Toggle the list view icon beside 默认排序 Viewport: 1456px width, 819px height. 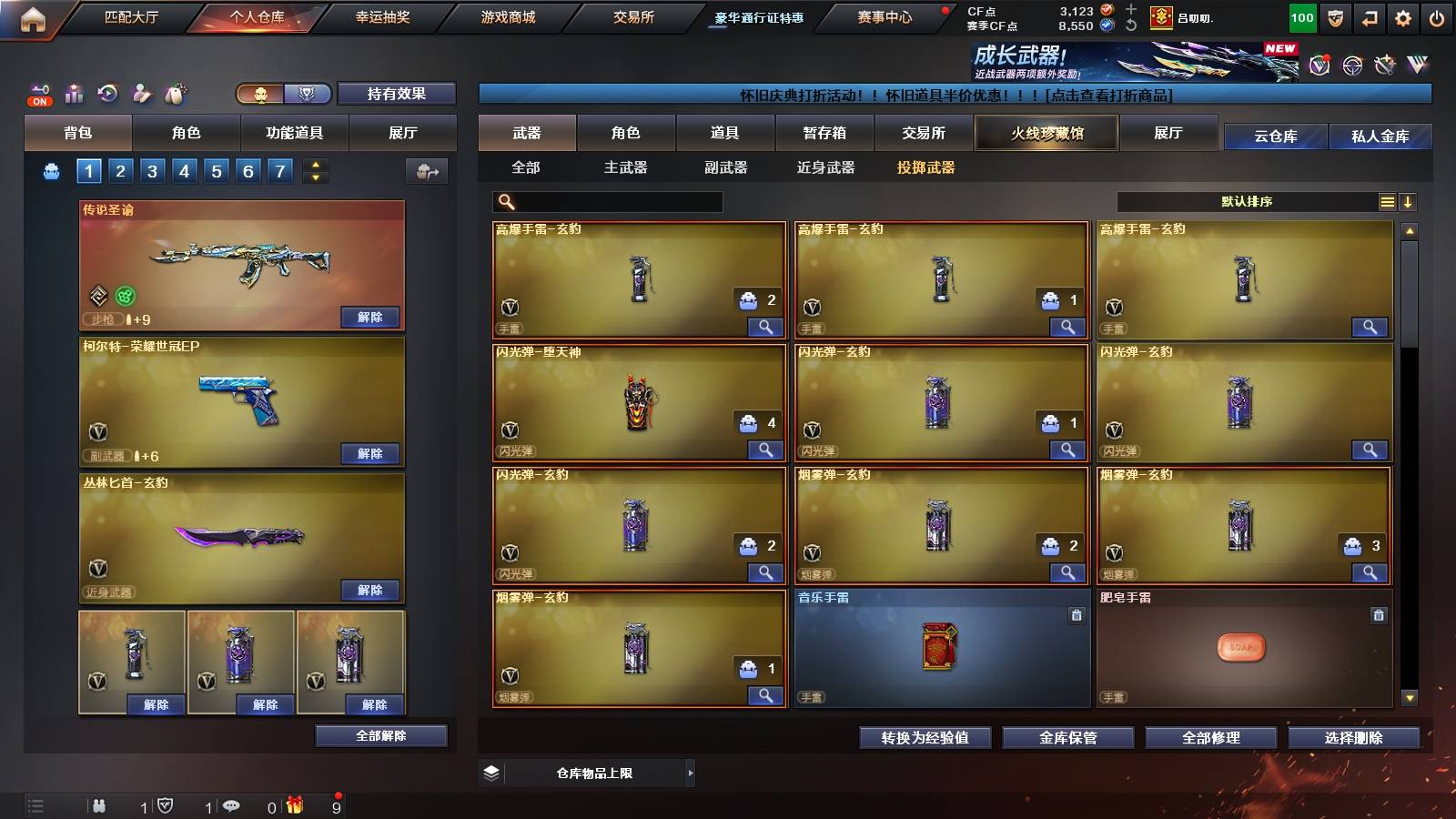(1387, 201)
